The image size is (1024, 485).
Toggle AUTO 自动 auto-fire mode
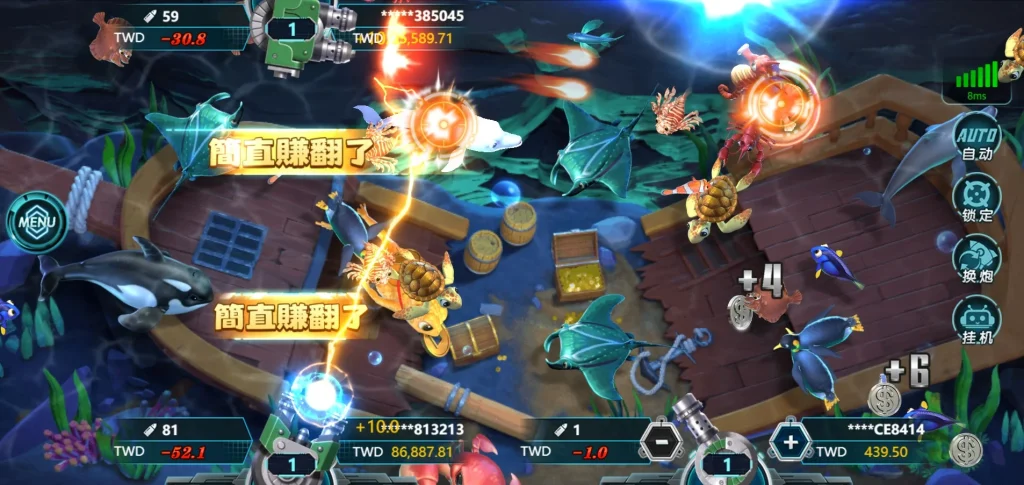pos(976,141)
